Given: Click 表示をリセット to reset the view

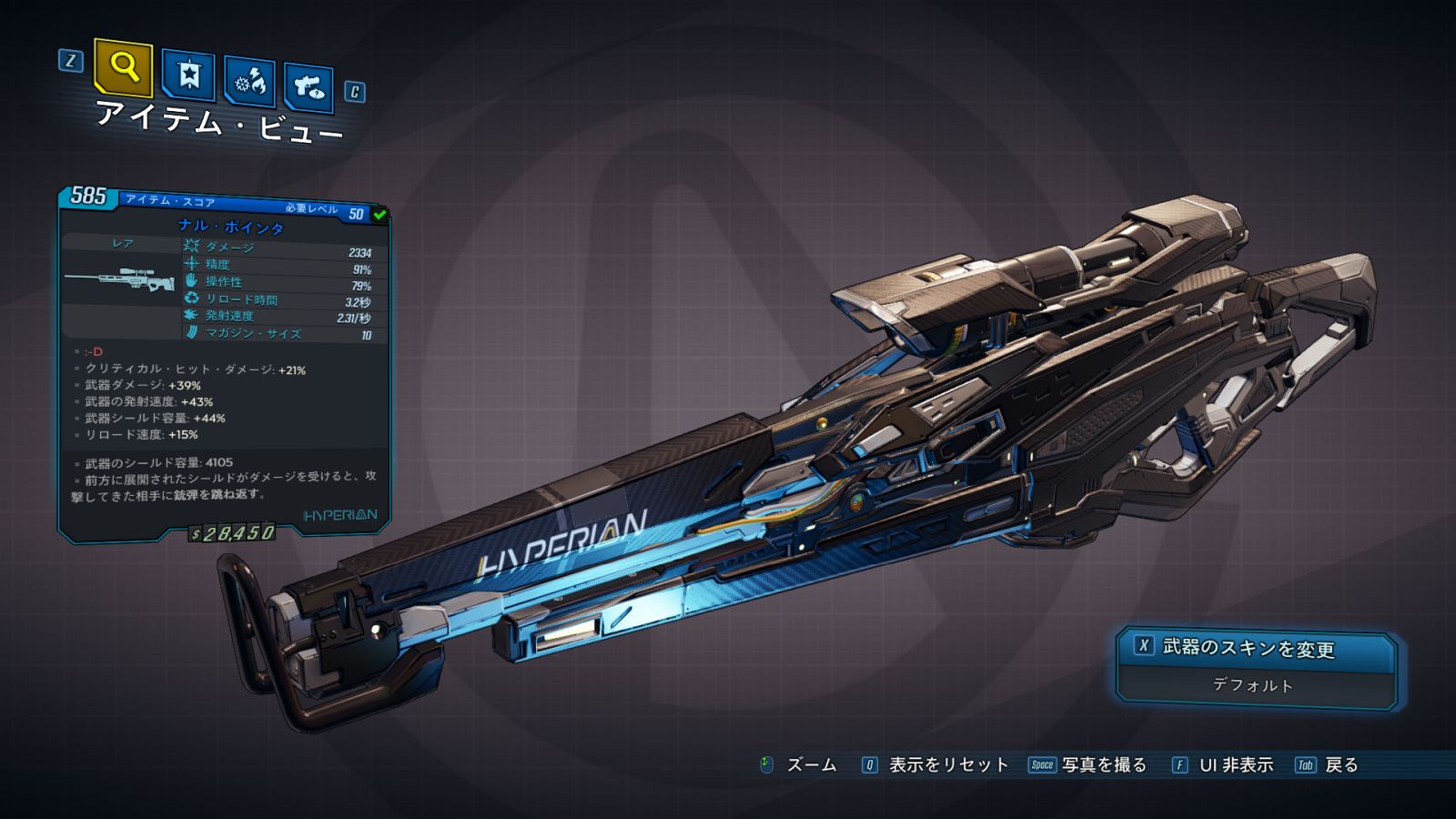Looking at the screenshot, I should coord(947,765).
